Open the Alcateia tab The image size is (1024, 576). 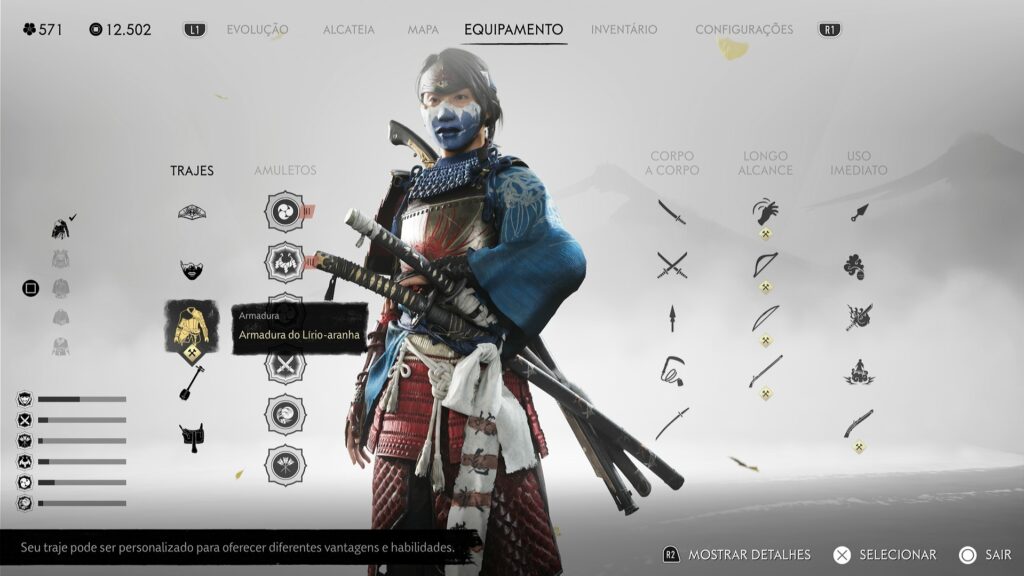[348, 30]
